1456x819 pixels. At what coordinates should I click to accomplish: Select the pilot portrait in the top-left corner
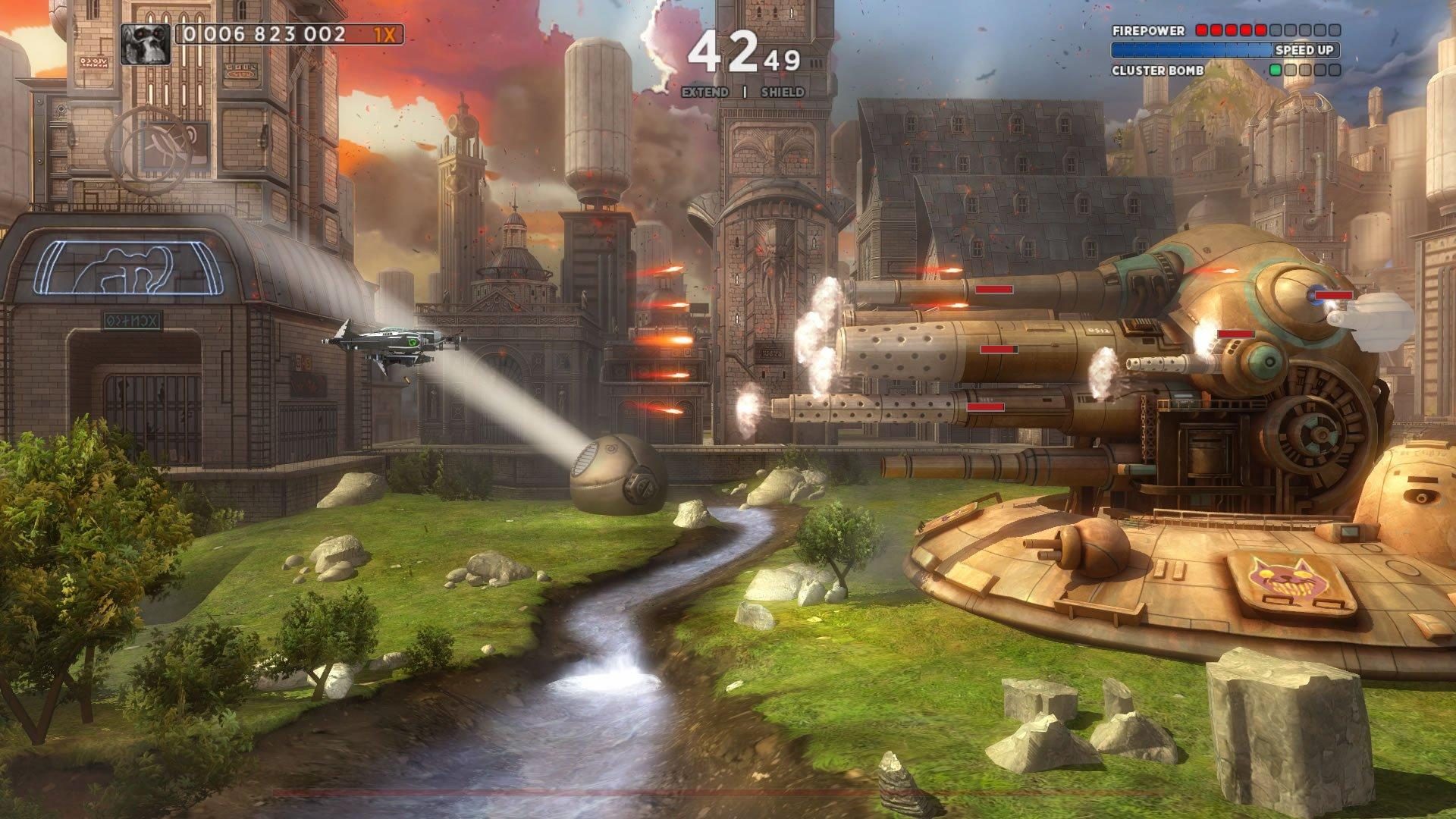[146, 45]
